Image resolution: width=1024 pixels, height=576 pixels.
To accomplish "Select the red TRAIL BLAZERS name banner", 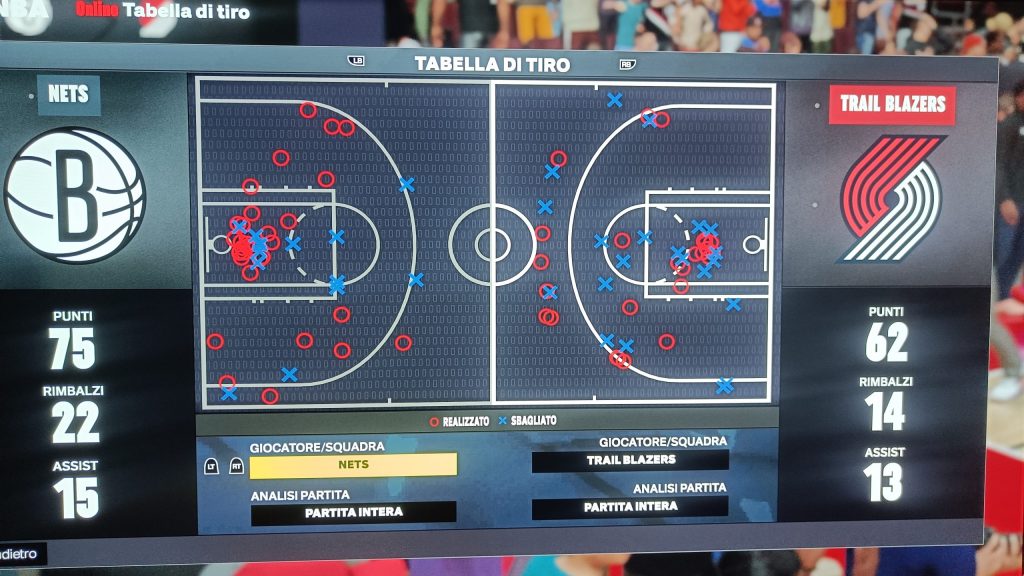I will [892, 104].
